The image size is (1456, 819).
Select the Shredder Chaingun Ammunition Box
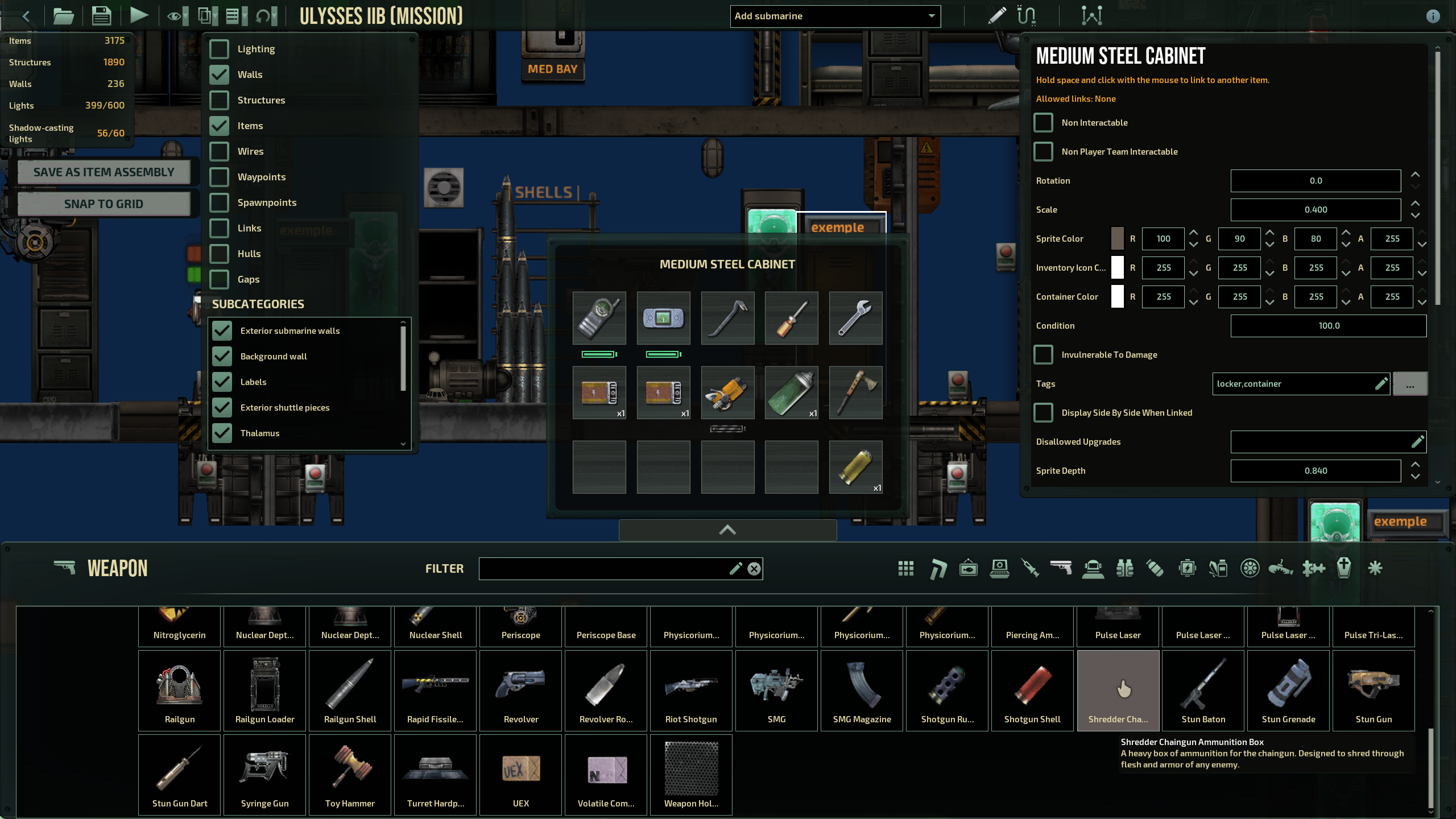pyautogui.click(x=1117, y=690)
